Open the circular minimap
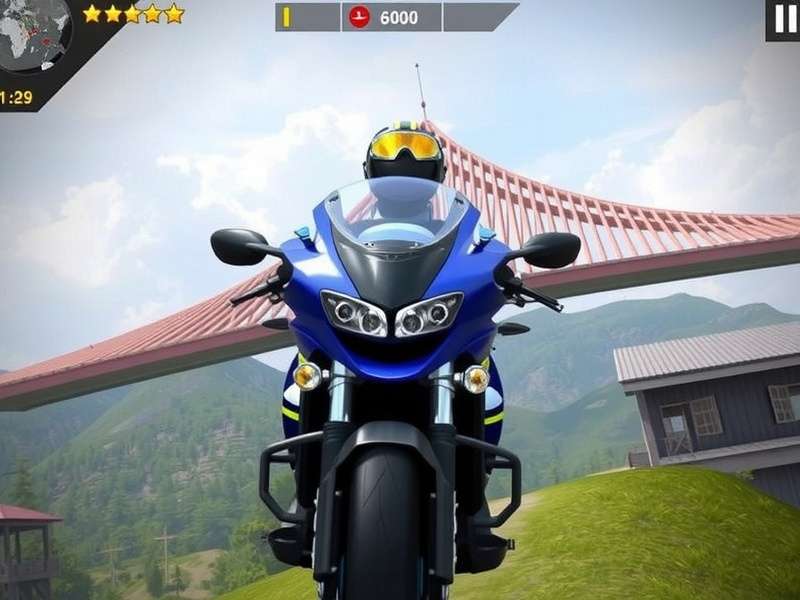Viewport: 800px width, 600px height. coord(33,34)
